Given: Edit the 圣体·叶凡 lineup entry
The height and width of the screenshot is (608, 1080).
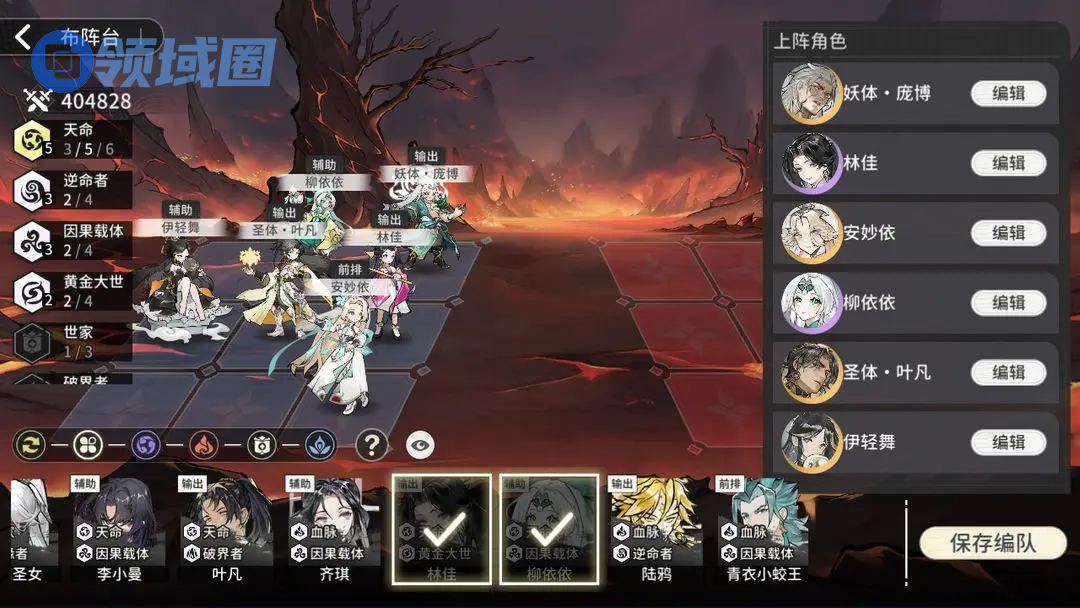Looking at the screenshot, I should point(1008,372).
